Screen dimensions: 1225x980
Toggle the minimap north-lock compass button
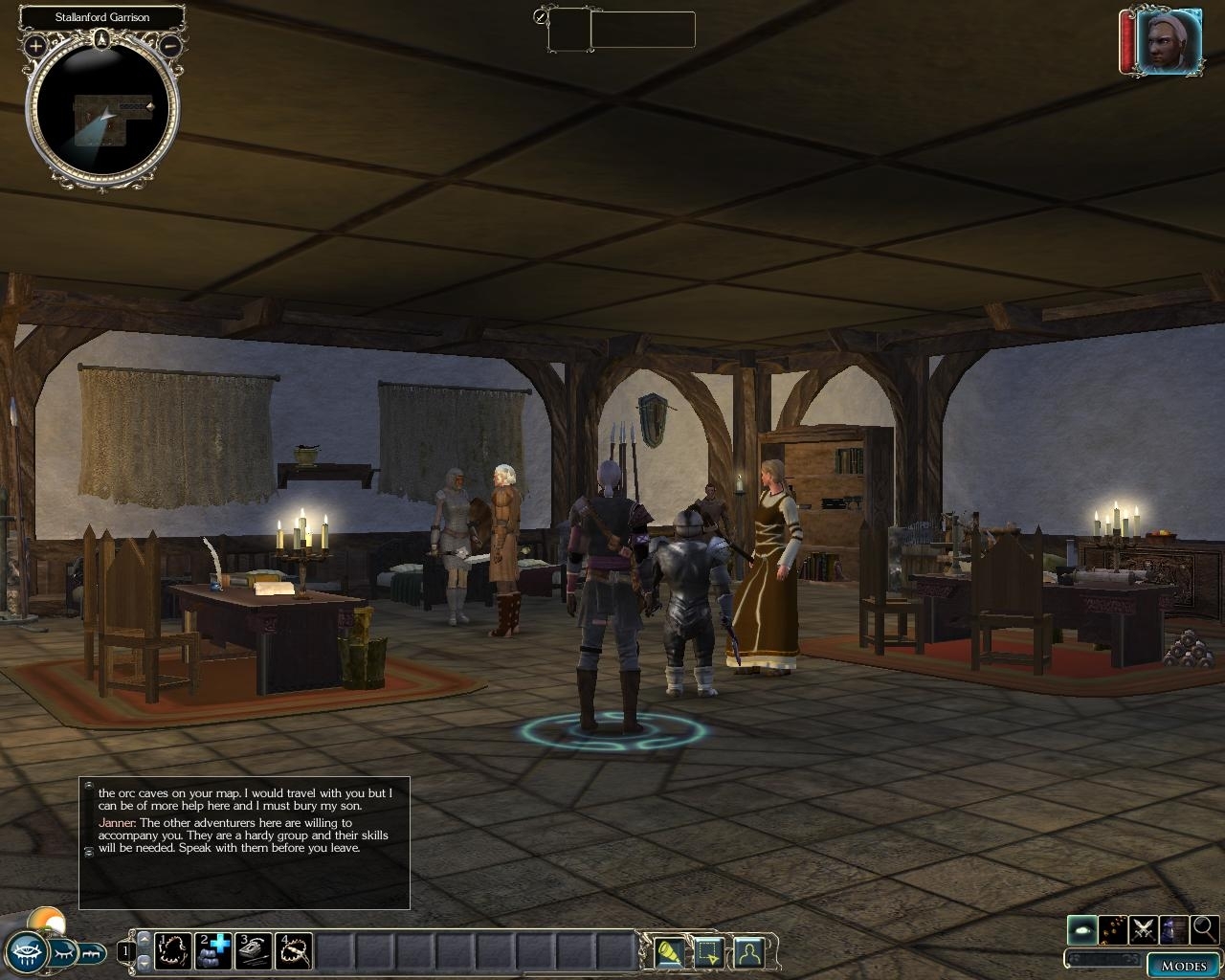(102, 39)
